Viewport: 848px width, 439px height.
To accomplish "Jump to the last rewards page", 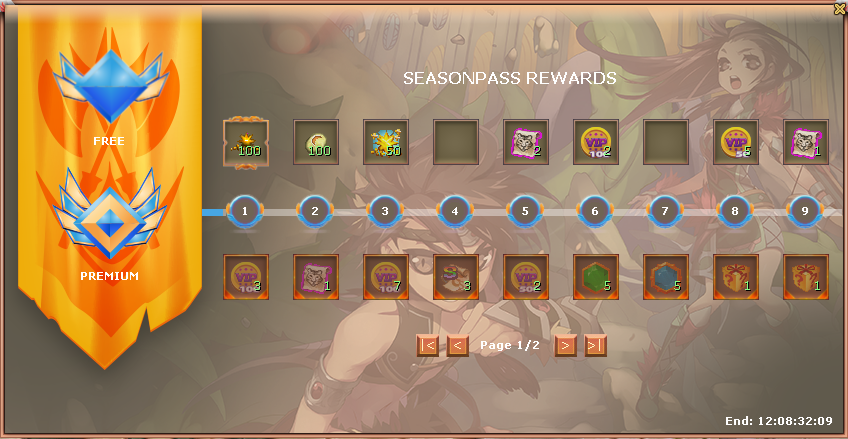I will pos(595,345).
